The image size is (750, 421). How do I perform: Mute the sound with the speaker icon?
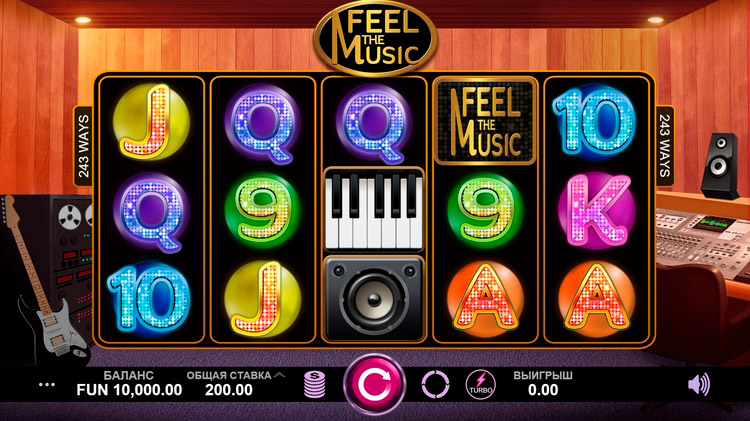(699, 384)
